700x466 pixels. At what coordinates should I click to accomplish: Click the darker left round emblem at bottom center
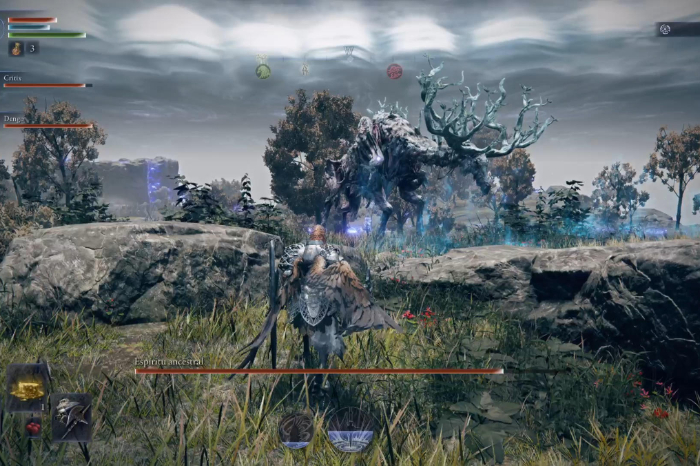pos(296,429)
